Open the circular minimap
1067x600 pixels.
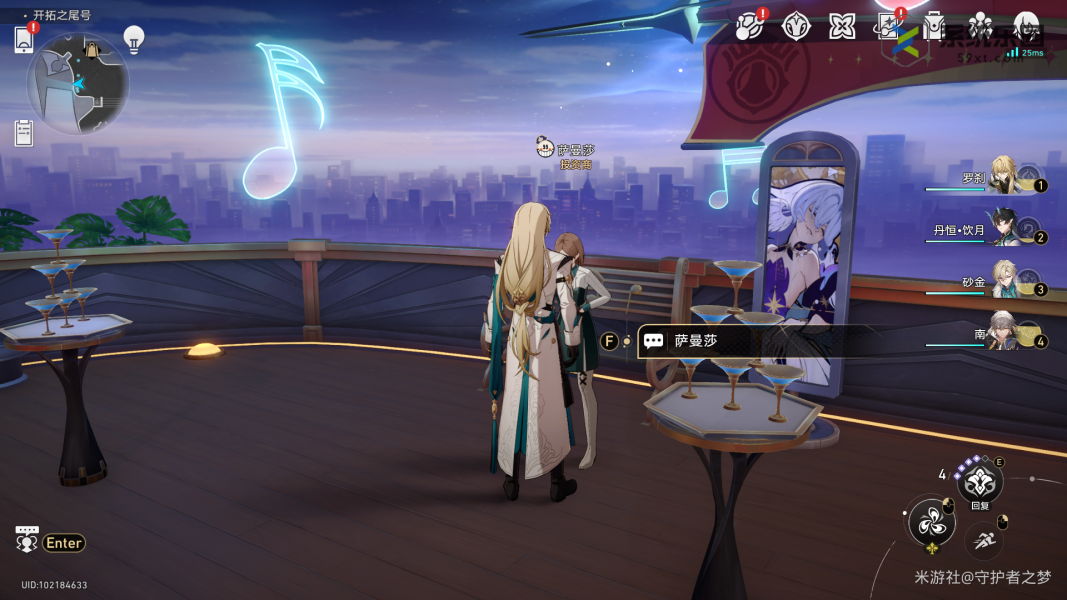(77, 84)
